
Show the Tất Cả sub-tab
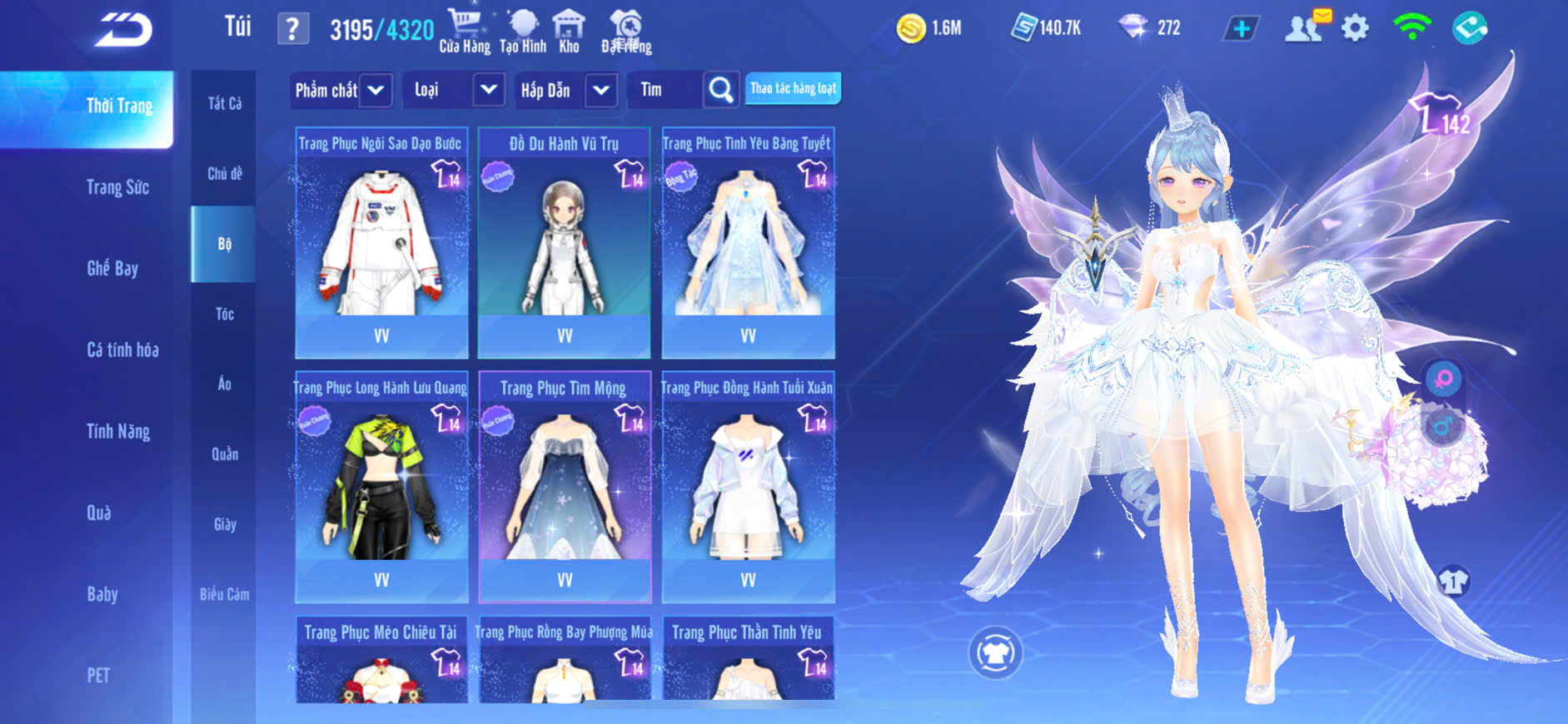[x=225, y=103]
